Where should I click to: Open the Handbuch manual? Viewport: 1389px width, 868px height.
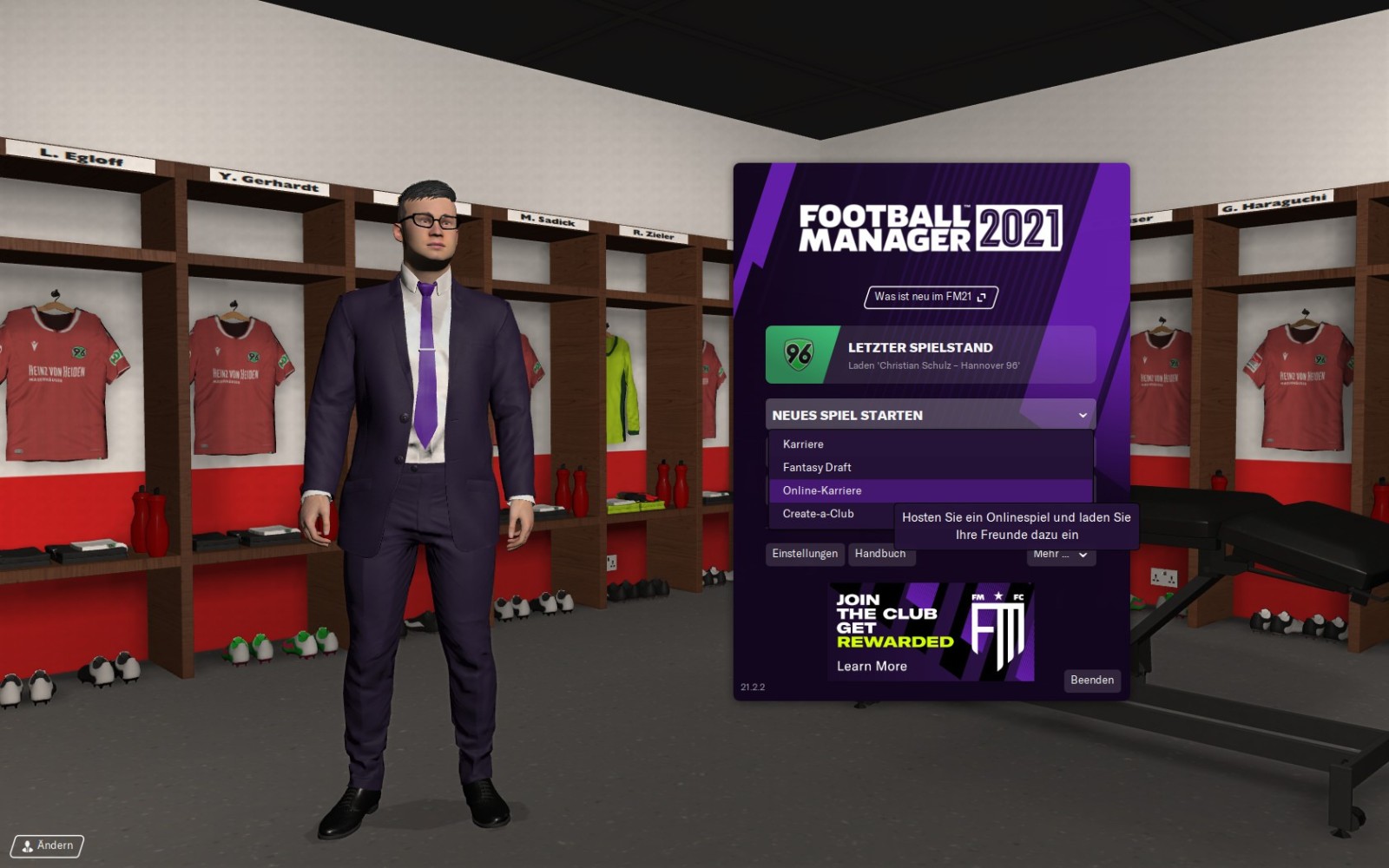pos(880,555)
